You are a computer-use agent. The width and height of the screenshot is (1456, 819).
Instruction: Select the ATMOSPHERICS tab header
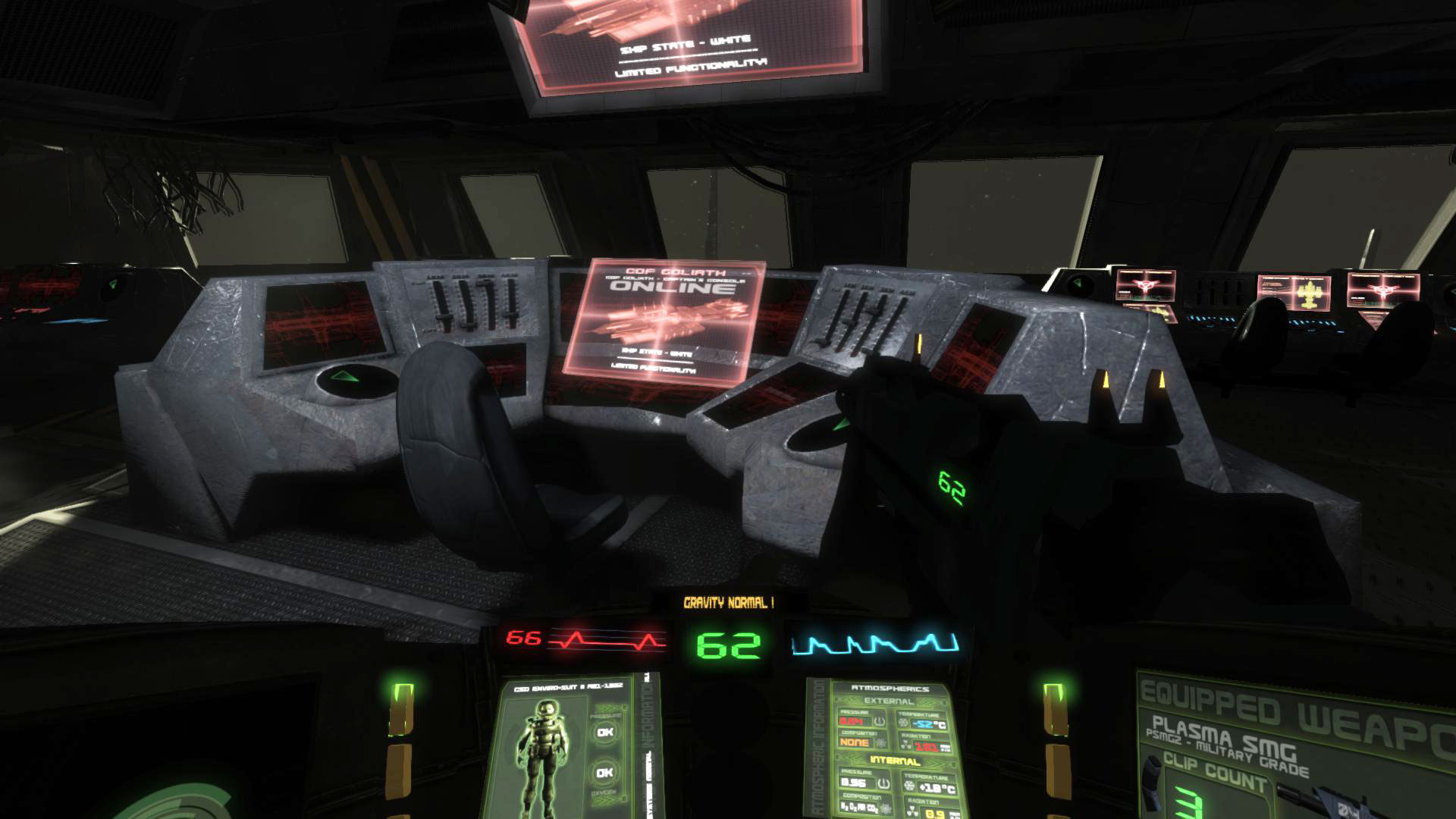[890, 689]
